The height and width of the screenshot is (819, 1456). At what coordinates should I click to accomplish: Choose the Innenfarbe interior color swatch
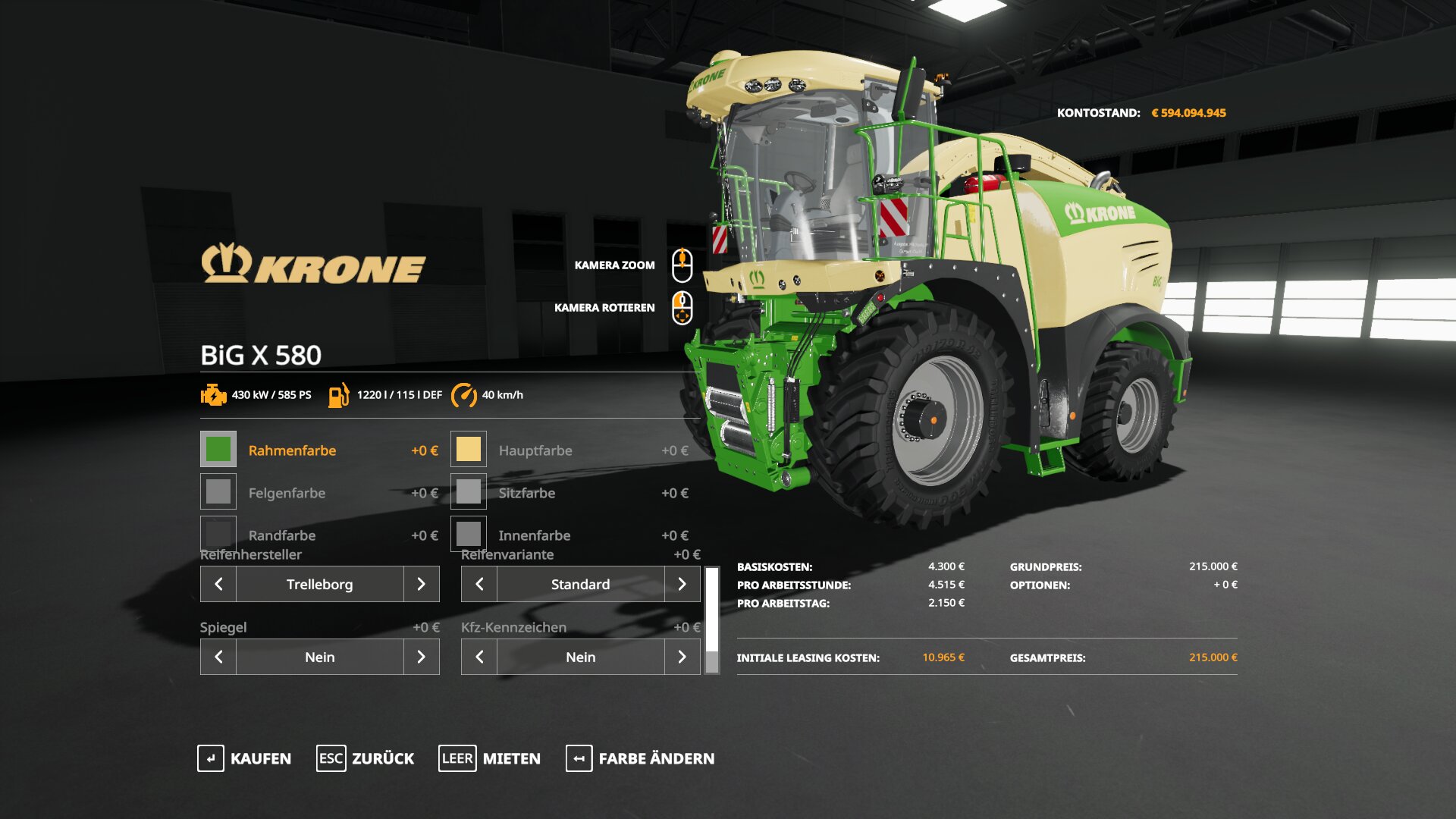469,534
